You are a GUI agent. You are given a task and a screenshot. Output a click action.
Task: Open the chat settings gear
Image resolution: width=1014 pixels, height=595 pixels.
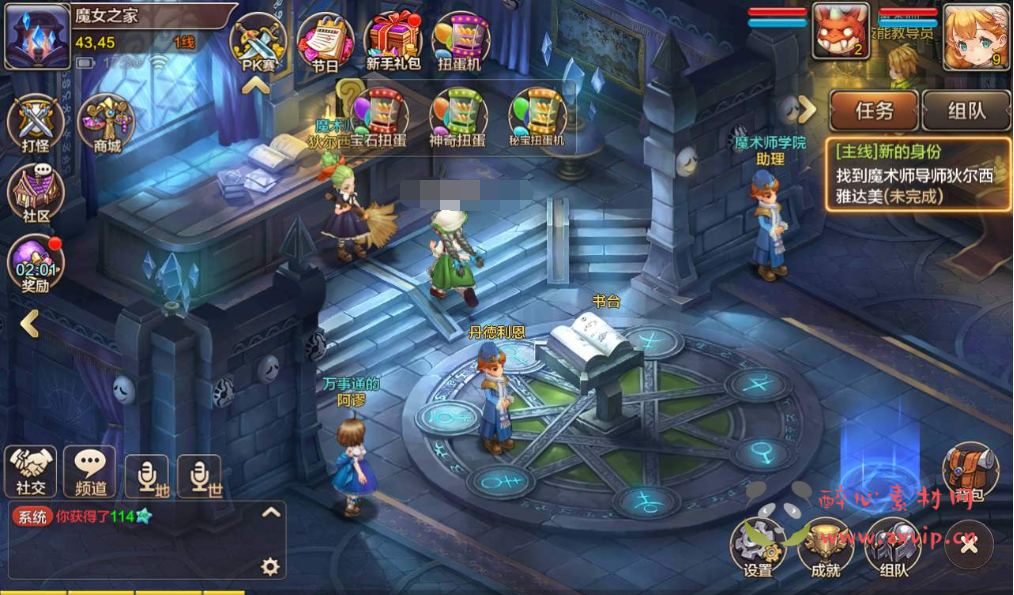(269, 567)
